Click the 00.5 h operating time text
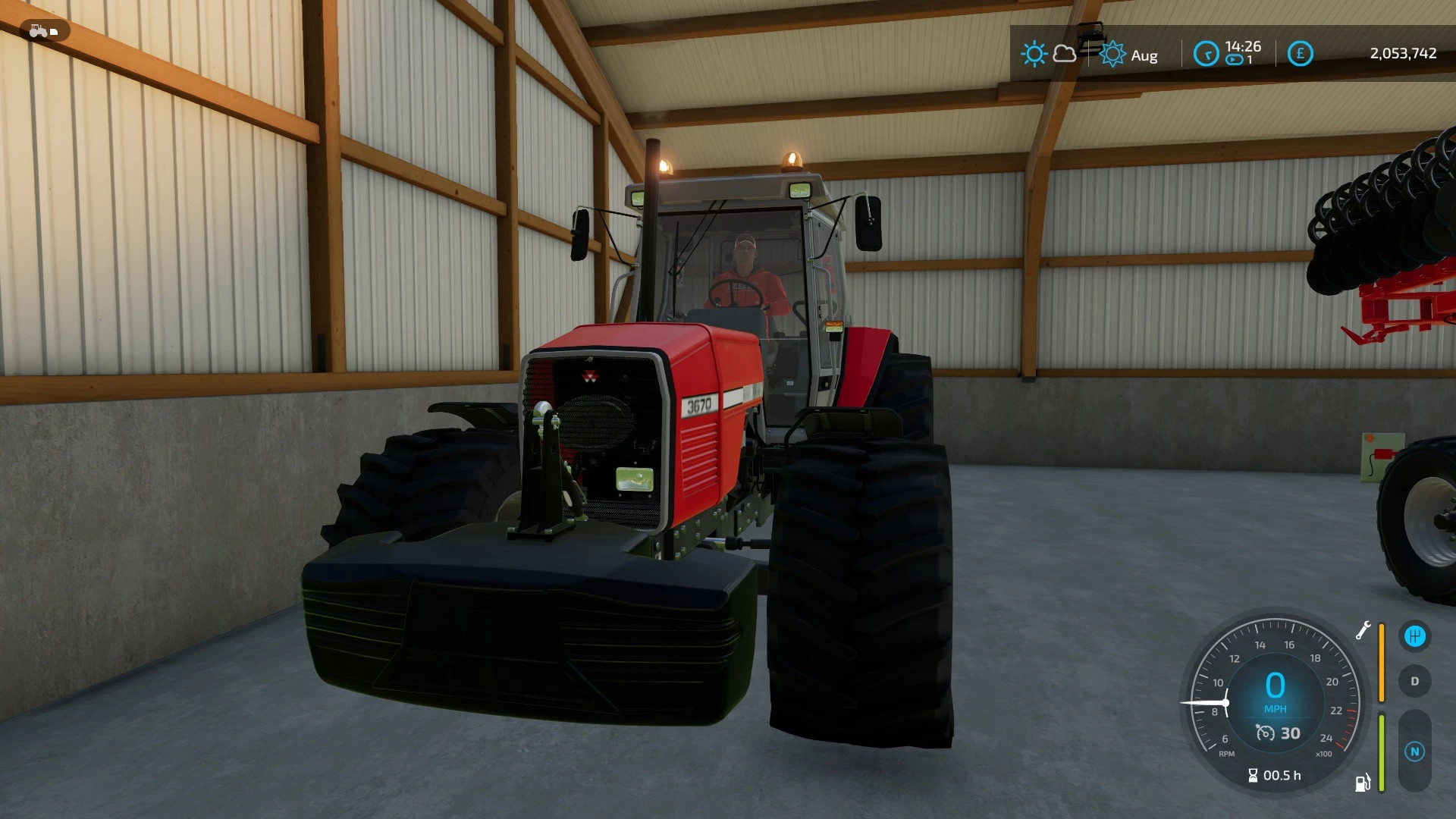 point(1282,775)
